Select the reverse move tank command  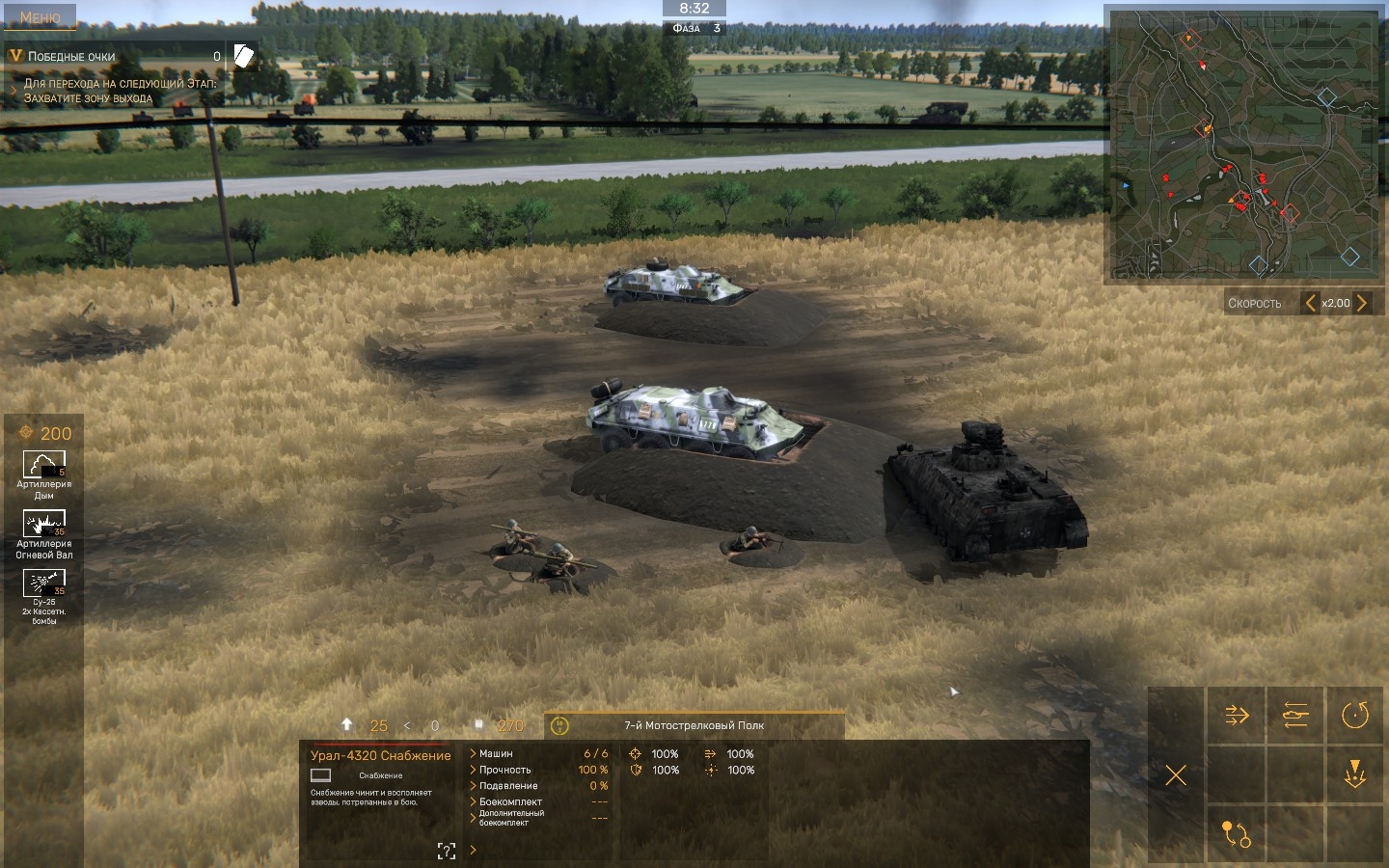point(1295,715)
